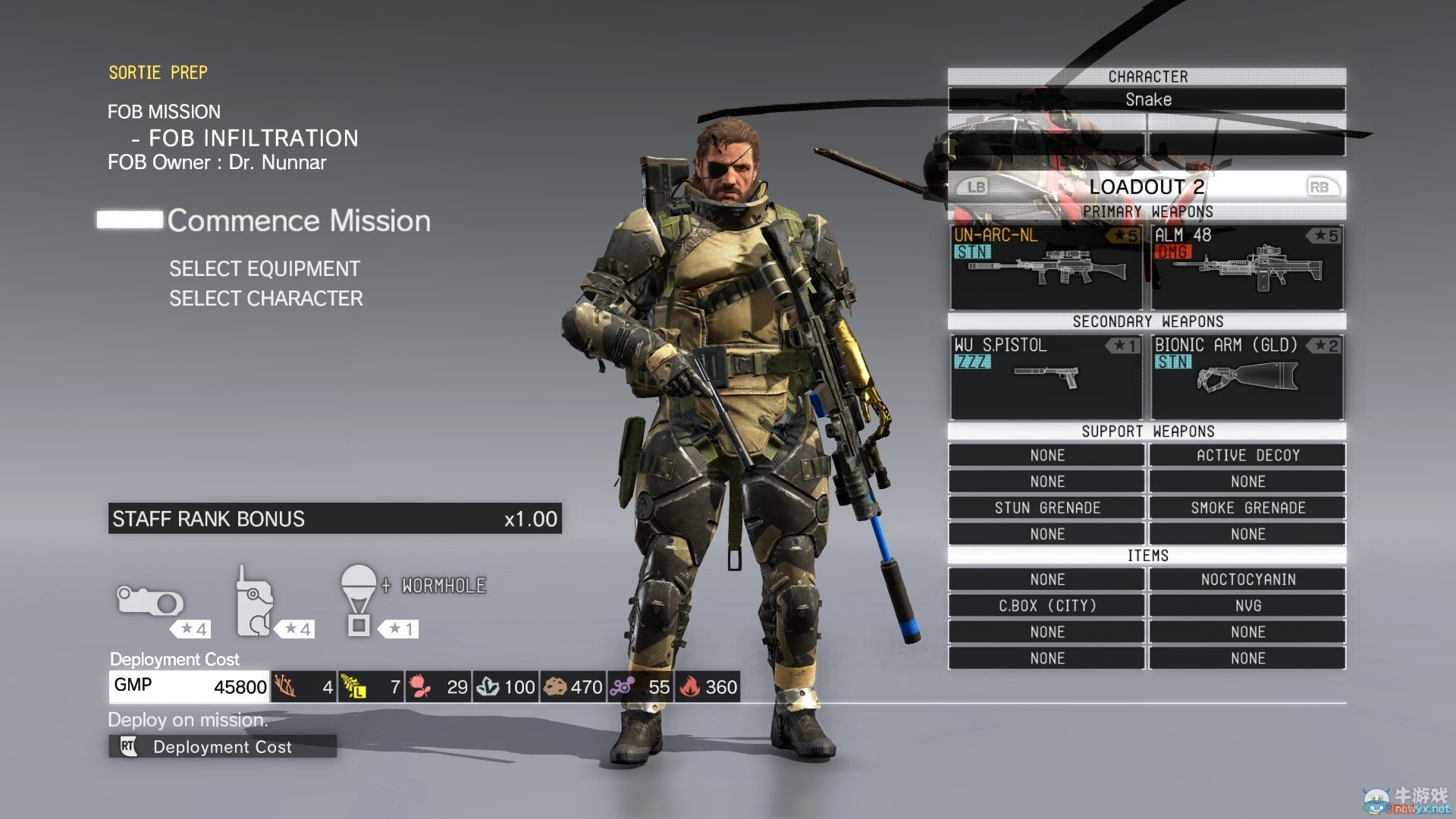Select the C.Box (City) item slot
The image size is (1456, 819).
coord(1046,606)
